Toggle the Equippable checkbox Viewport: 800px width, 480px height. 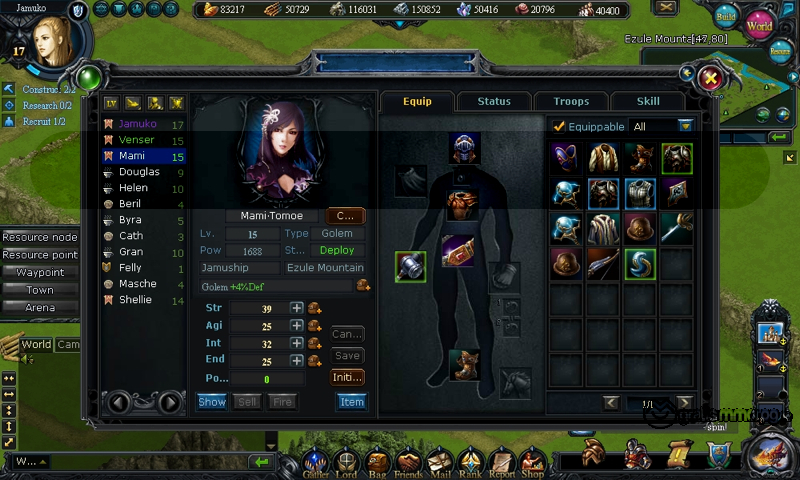click(559, 127)
